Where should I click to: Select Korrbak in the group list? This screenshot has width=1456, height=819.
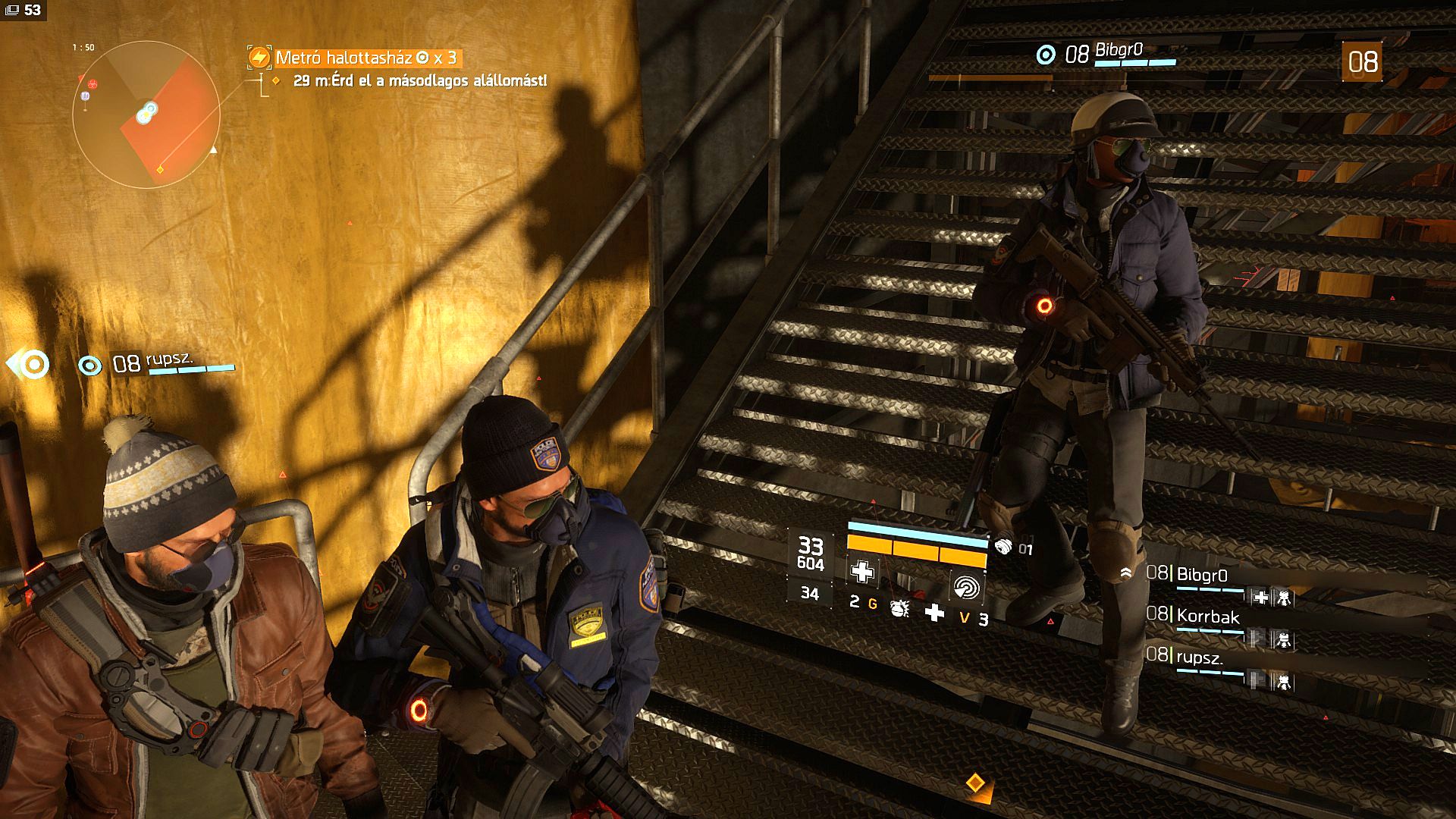1207,617
